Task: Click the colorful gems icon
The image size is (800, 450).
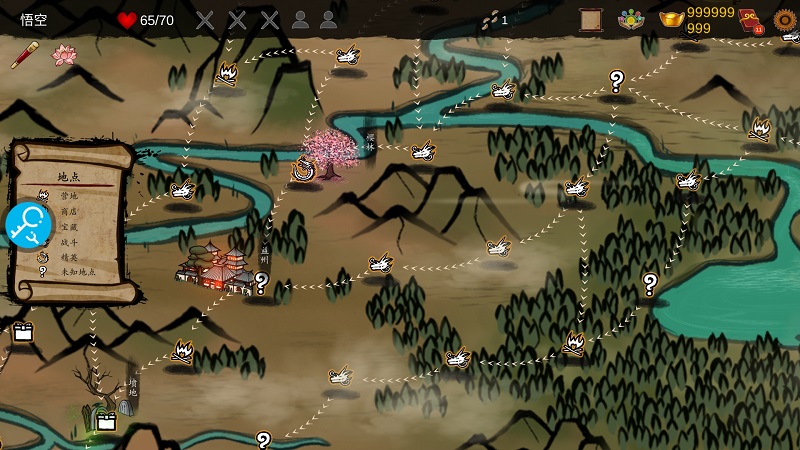Action: (631, 20)
